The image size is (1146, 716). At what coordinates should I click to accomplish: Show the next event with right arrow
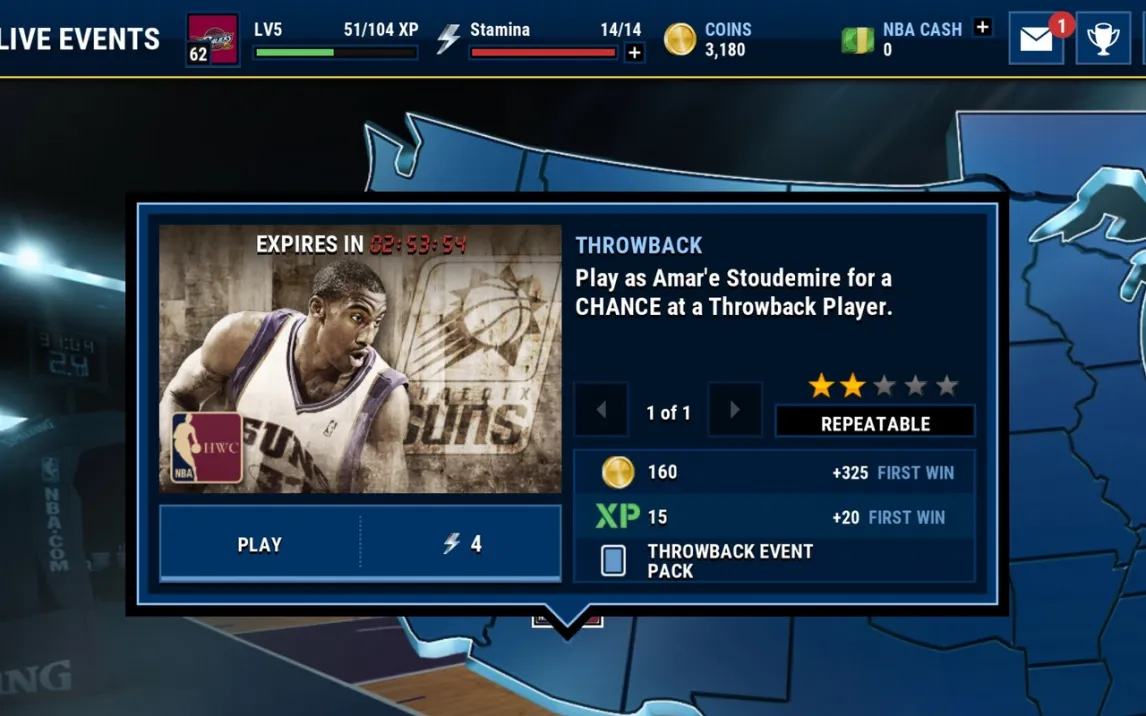tap(735, 410)
